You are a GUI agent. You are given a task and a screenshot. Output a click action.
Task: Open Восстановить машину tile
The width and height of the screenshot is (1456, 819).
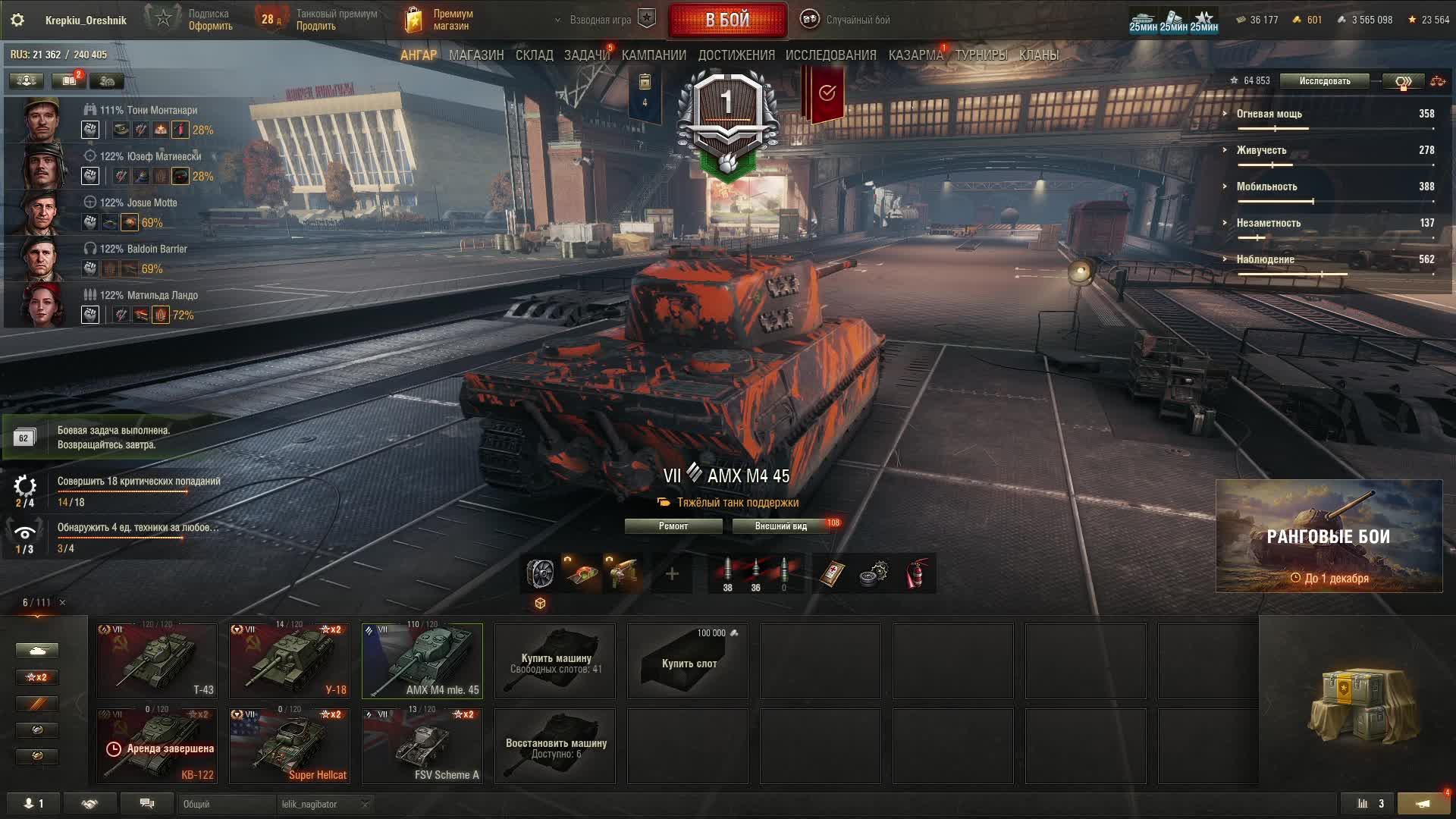pos(555,746)
